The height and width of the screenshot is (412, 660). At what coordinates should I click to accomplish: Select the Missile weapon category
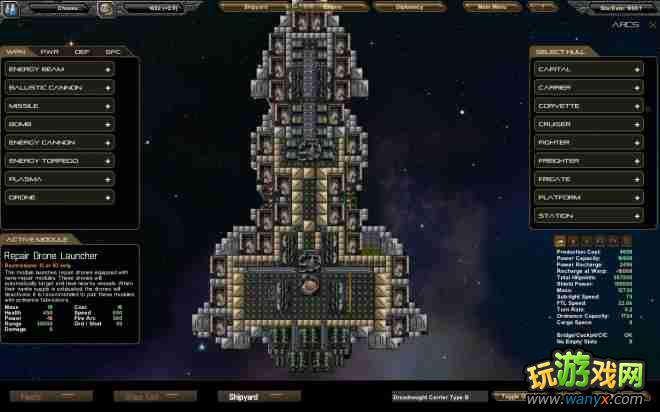(58, 105)
